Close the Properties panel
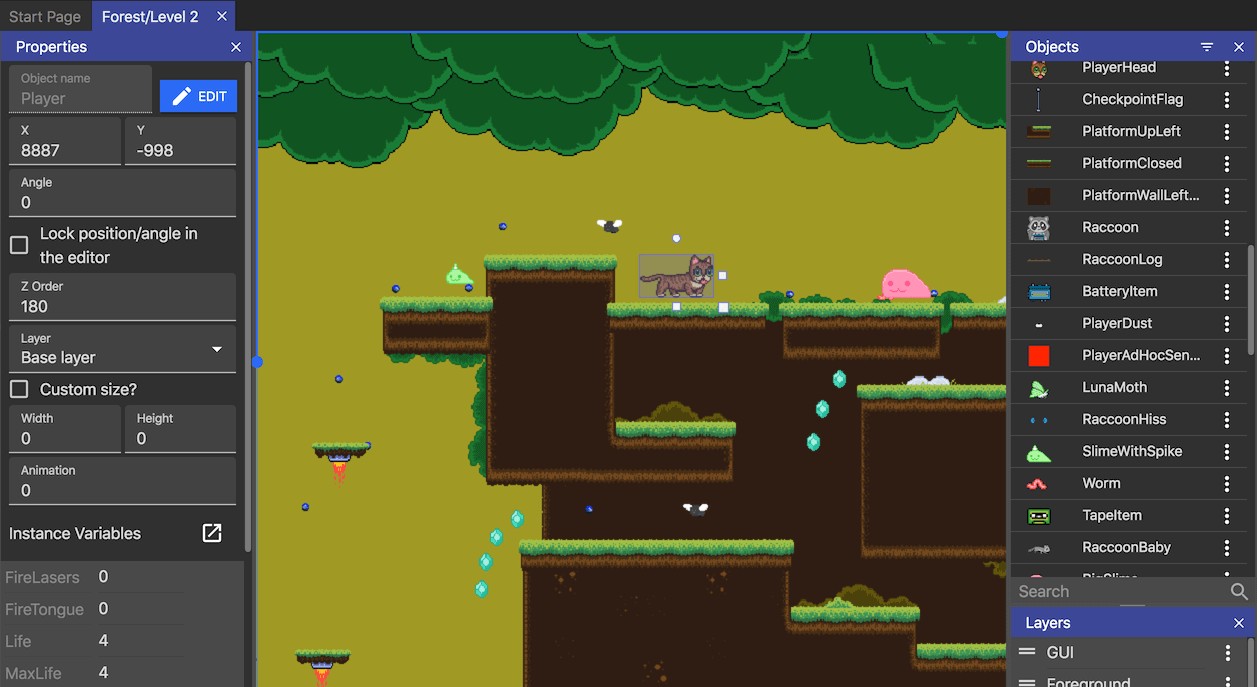 (236, 47)
